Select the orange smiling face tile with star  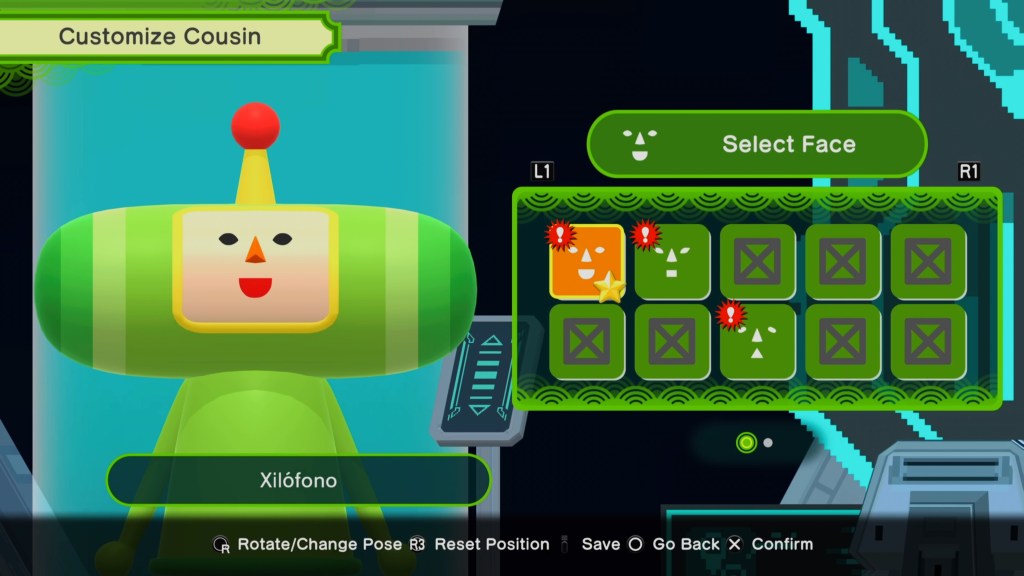point(587,262)
